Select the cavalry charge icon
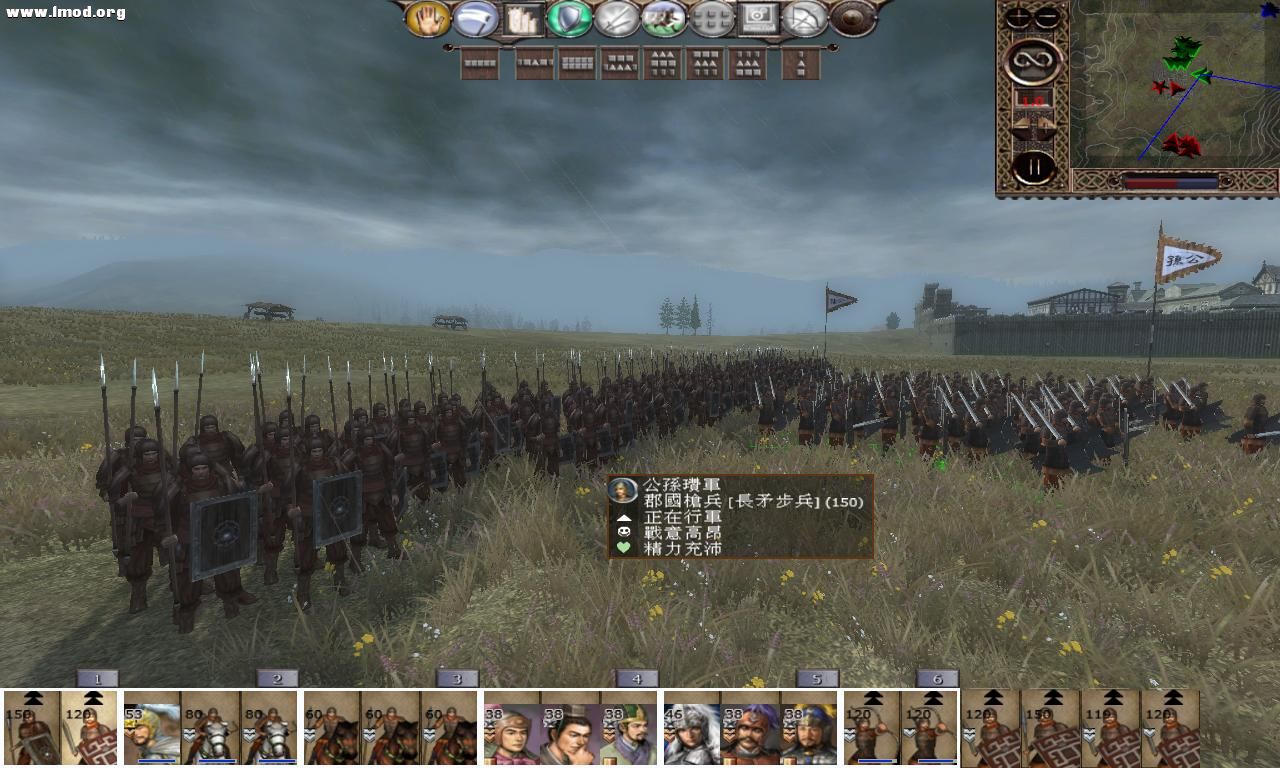 click(x=666, y=18)
